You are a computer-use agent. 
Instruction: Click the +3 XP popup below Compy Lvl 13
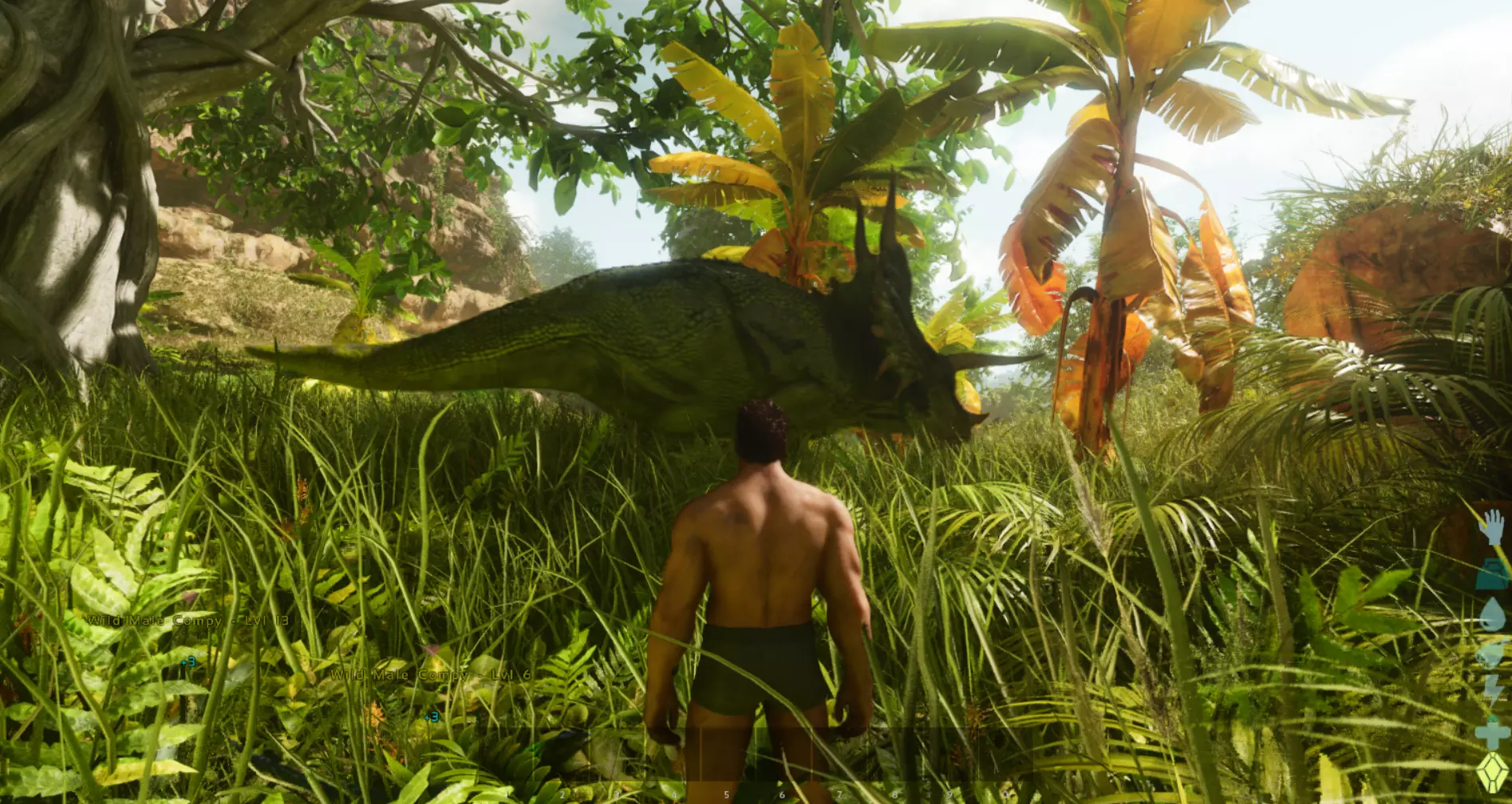[x=190, y=661]
